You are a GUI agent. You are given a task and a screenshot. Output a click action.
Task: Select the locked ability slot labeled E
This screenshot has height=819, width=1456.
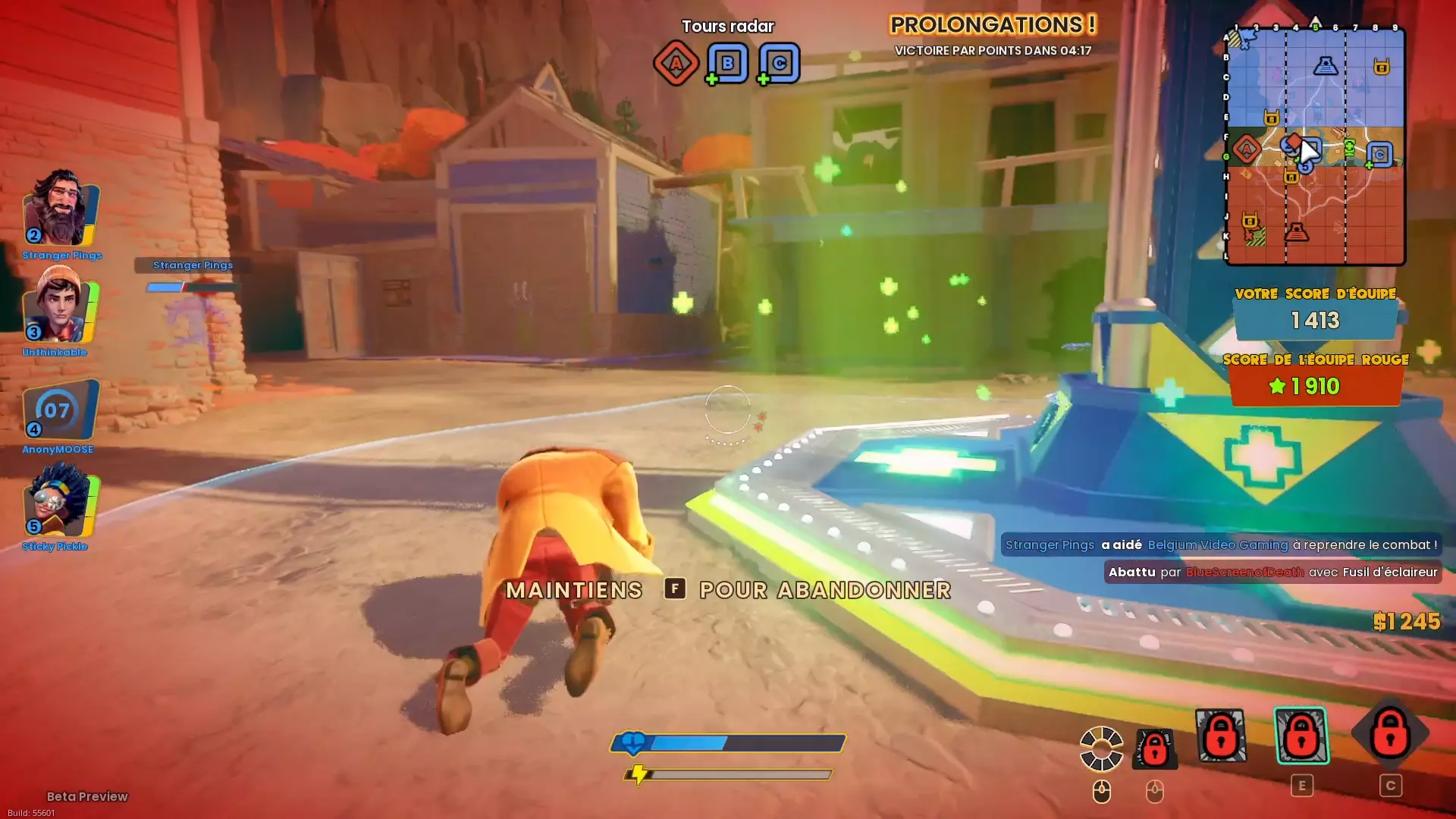(1301, 735)
